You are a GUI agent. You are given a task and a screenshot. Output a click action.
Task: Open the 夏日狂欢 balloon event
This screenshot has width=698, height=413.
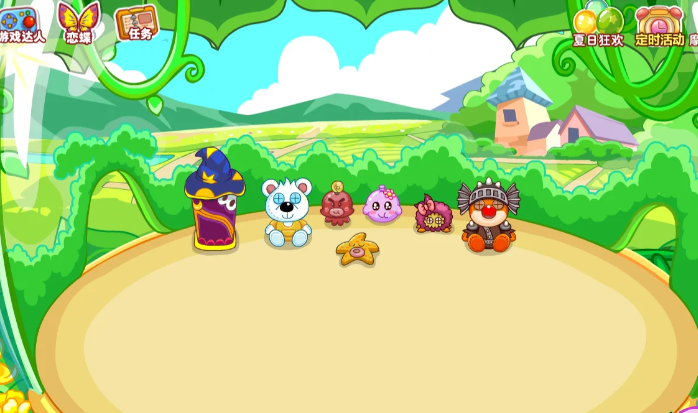598,24
